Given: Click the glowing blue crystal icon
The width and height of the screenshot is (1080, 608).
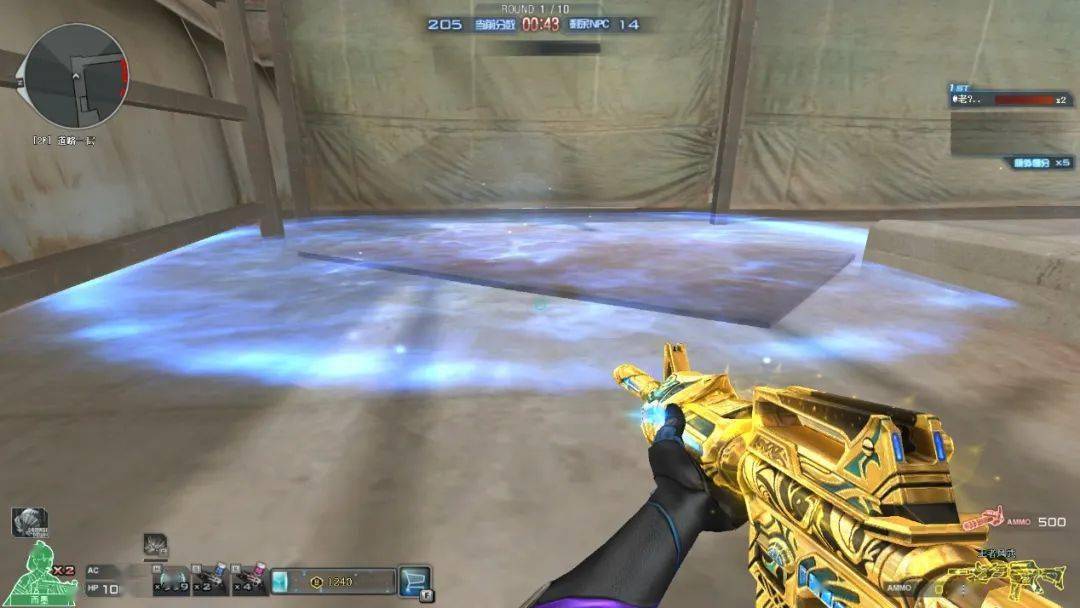Looking at the screenshot, I should tap(282, 581).
